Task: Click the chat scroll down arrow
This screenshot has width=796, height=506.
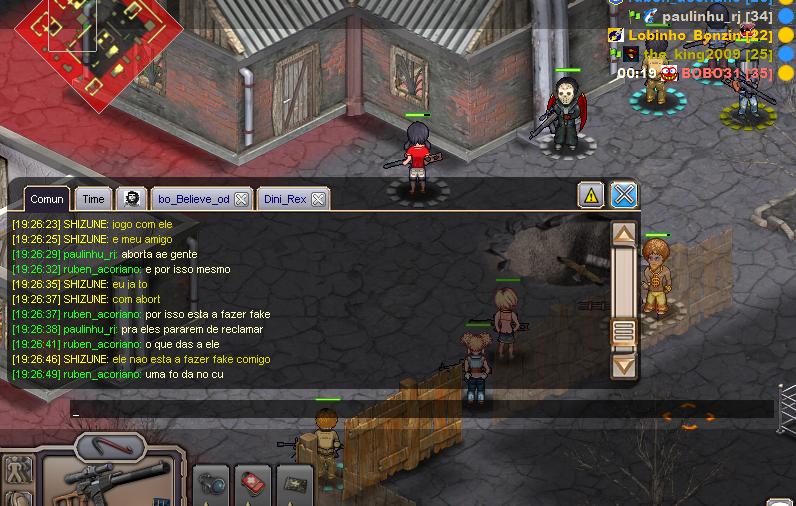Action: (x=624, y=365)
